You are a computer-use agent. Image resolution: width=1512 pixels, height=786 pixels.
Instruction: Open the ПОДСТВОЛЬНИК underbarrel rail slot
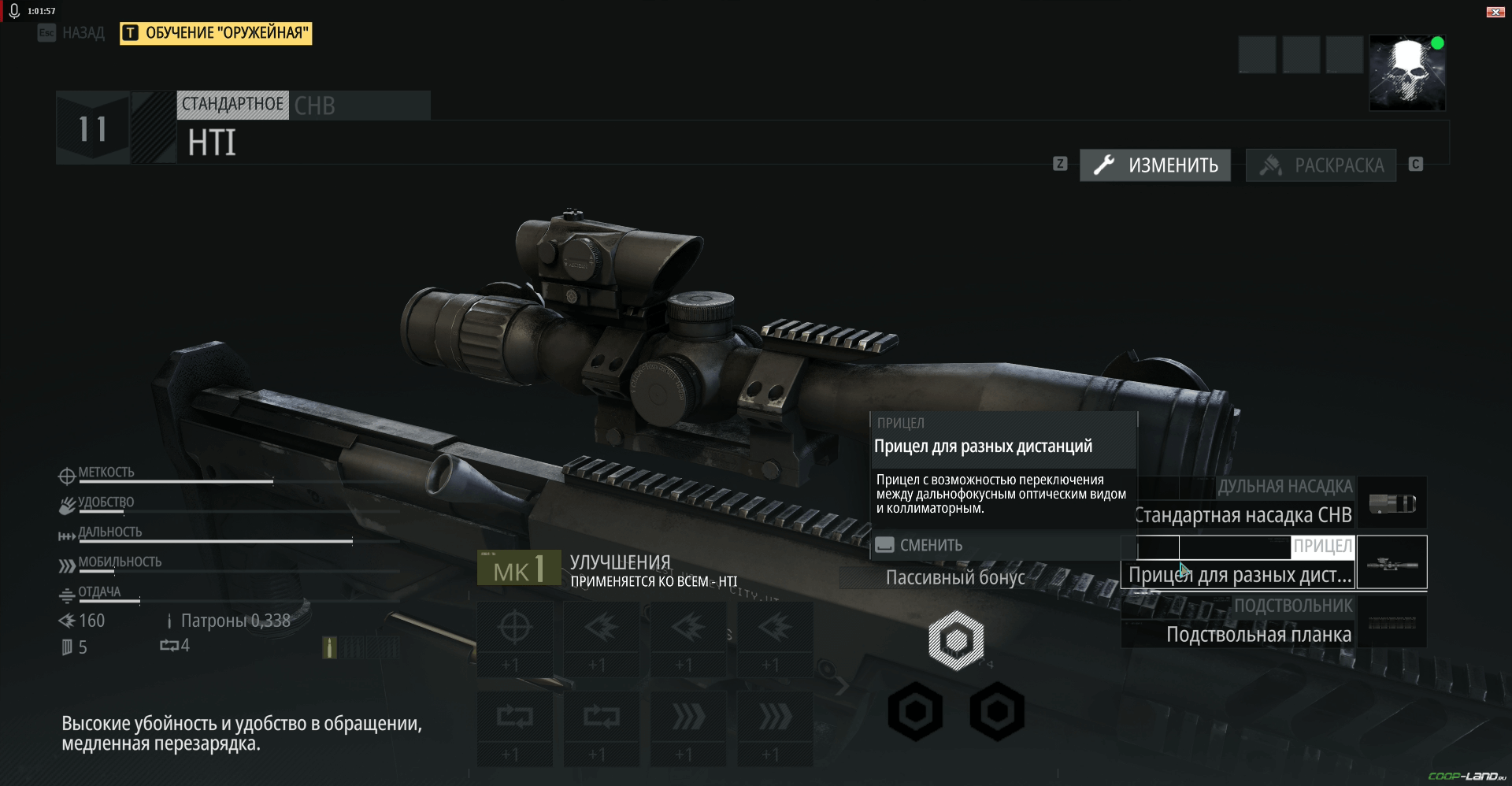[1276, 622]
